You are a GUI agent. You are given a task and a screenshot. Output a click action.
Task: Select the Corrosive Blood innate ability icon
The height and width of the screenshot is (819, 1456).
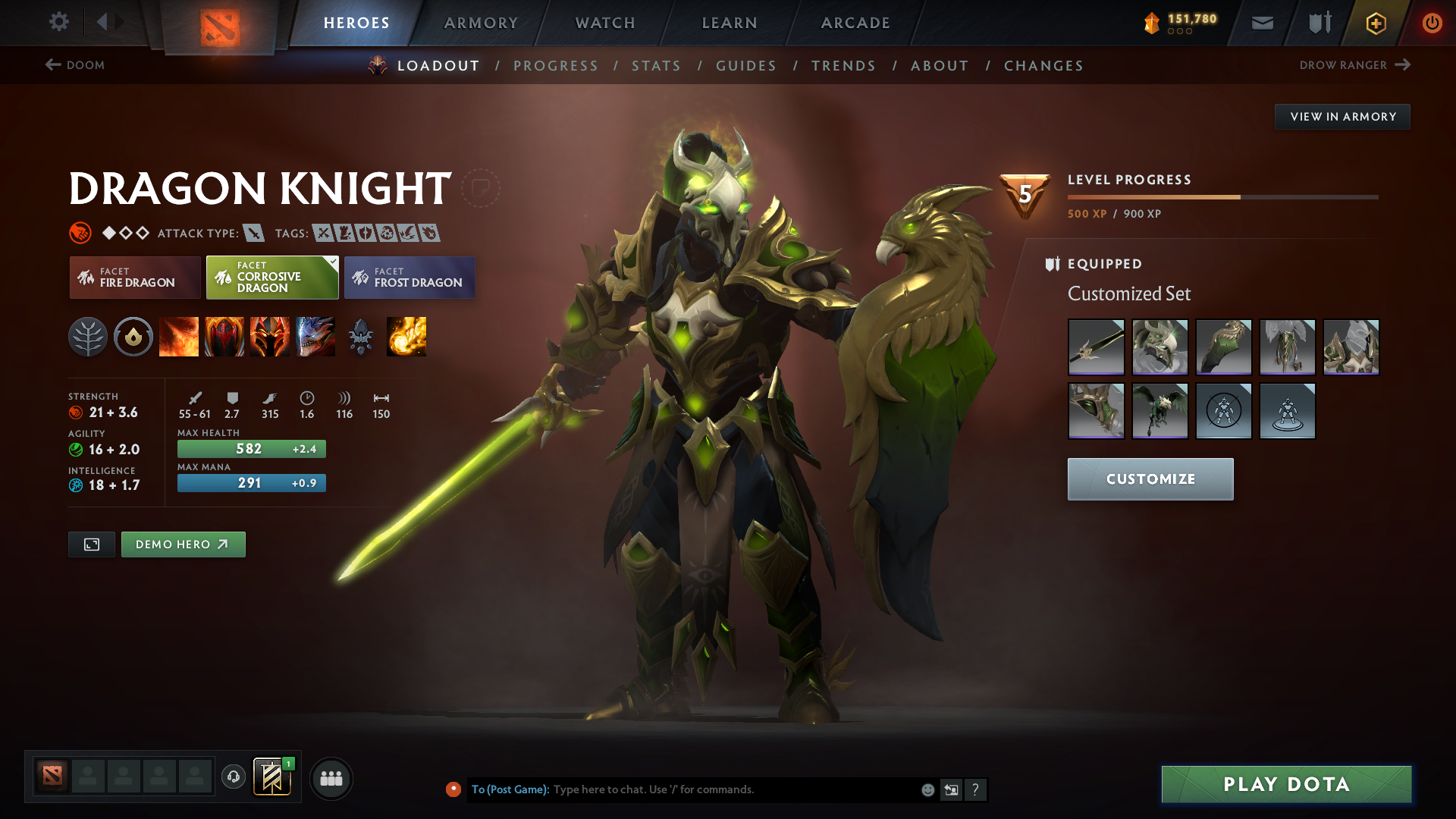(x=133, y=337)
